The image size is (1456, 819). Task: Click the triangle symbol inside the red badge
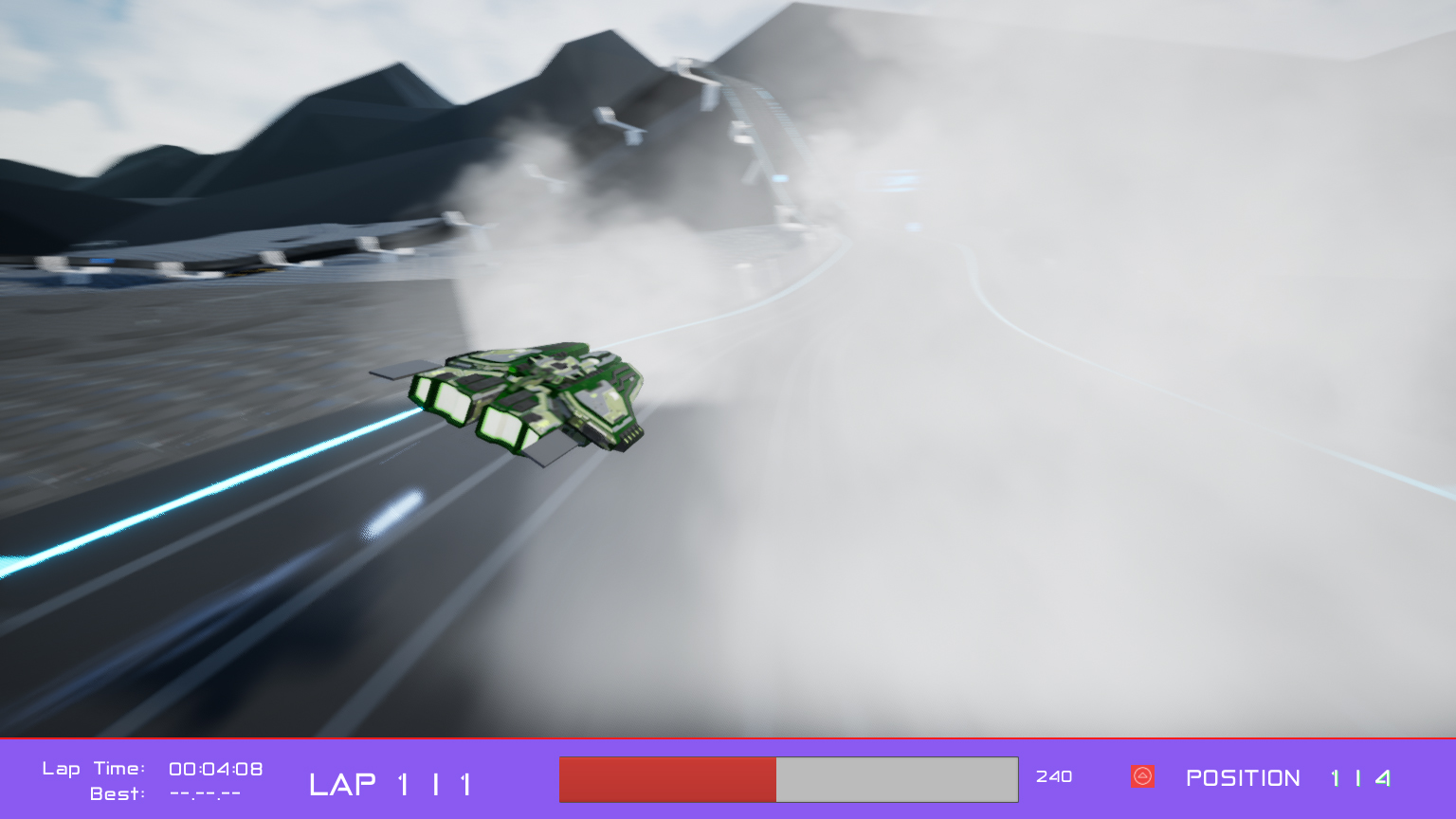pyautogui.click(x=1142, y=777)
